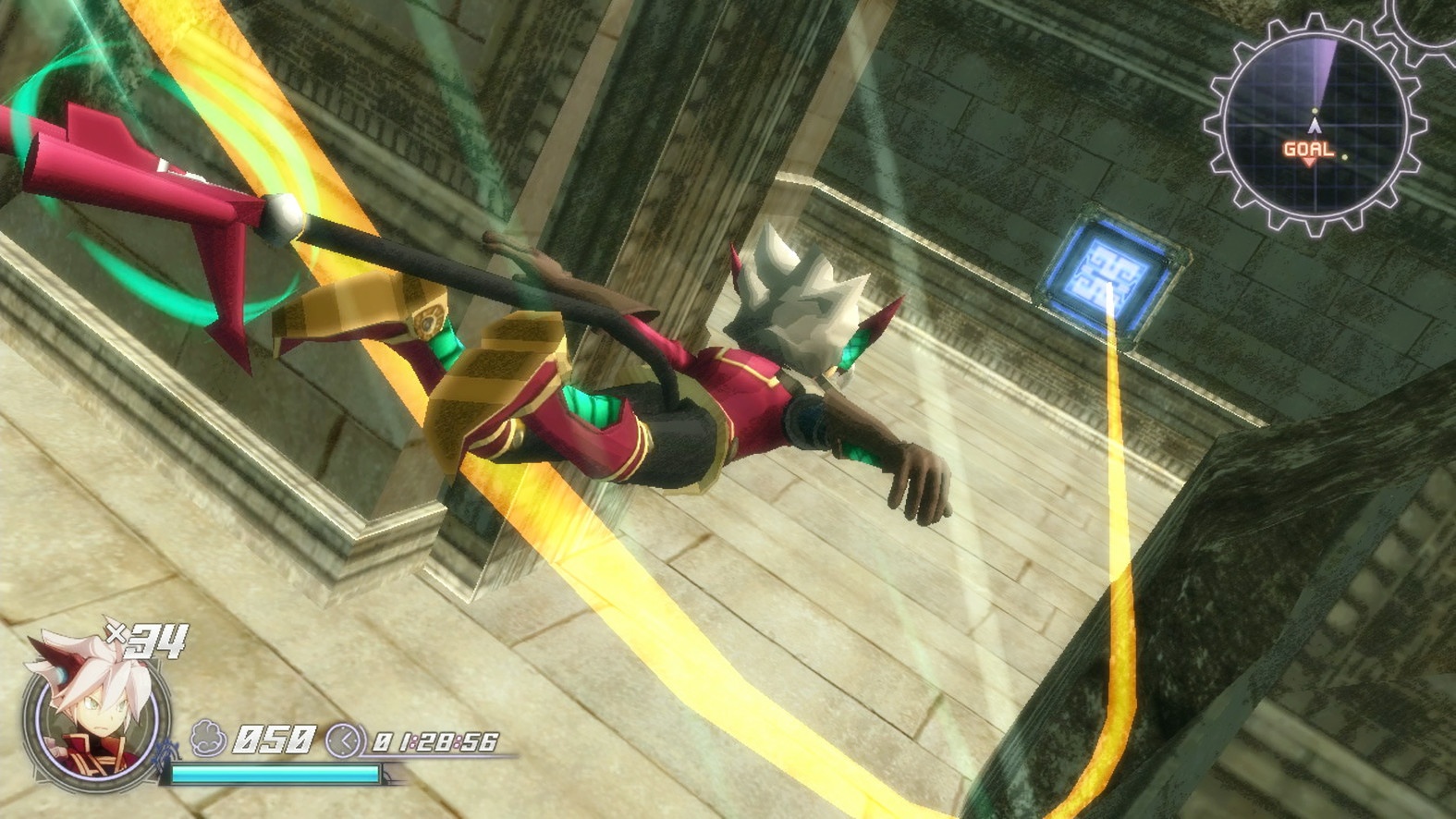The height and width of the screenshot is (819, 1456).
Task: Select the elapsed time display 01:28:56
Action: [x=436, y=741]
